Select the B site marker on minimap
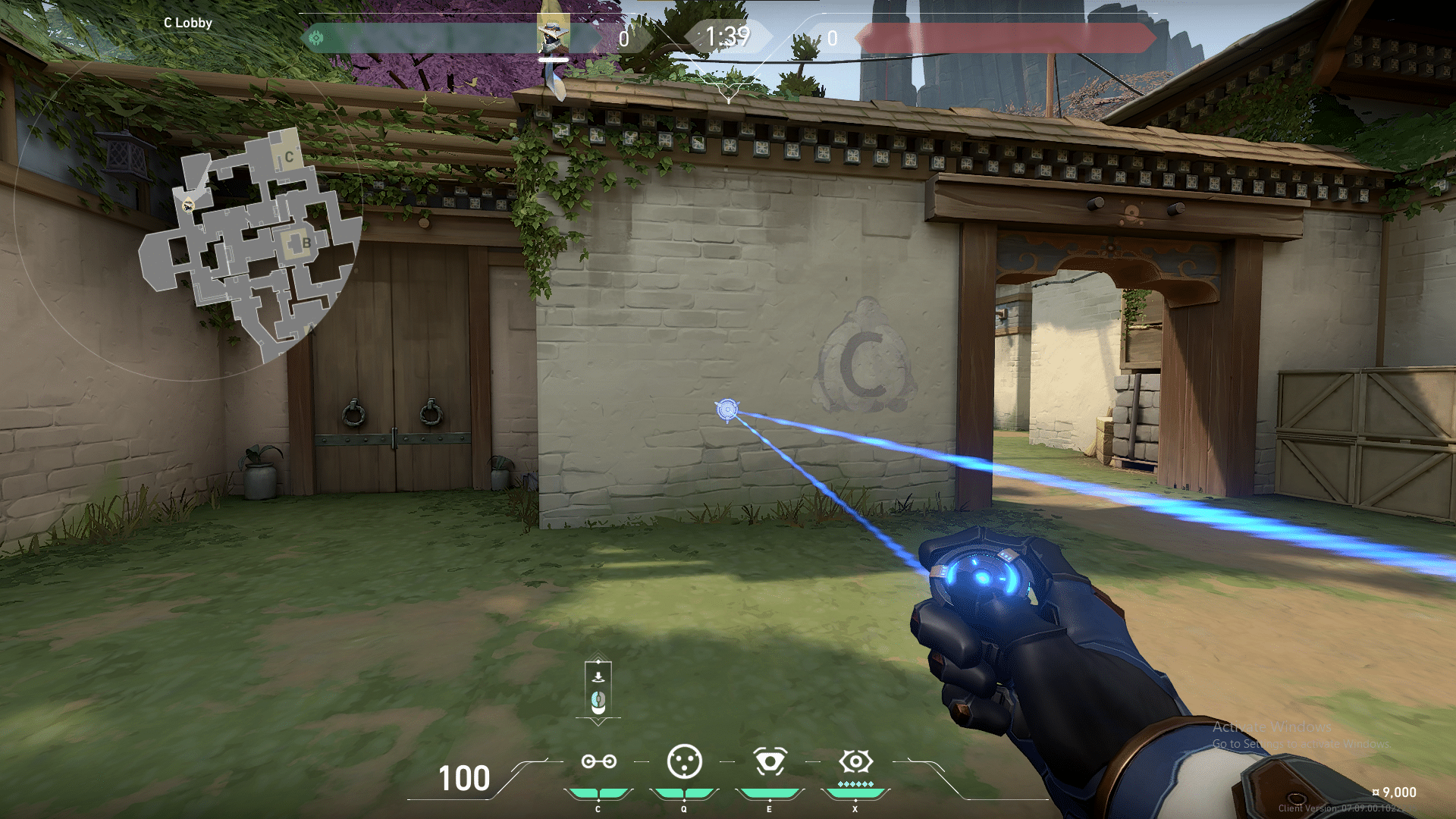 click(306, 243)
